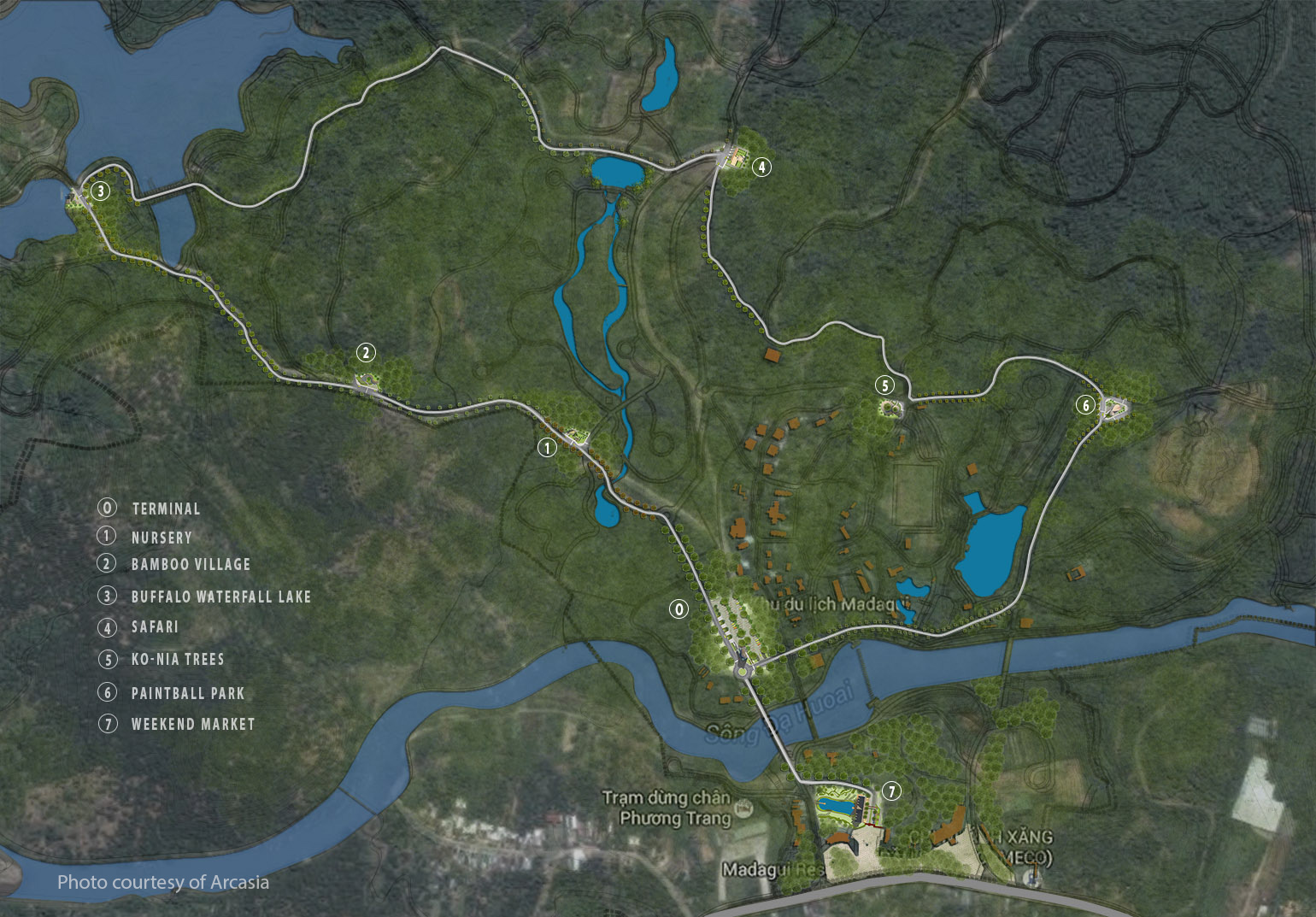Select the Terminal legend entry
1316x917 pixels.
click(166, 508)
